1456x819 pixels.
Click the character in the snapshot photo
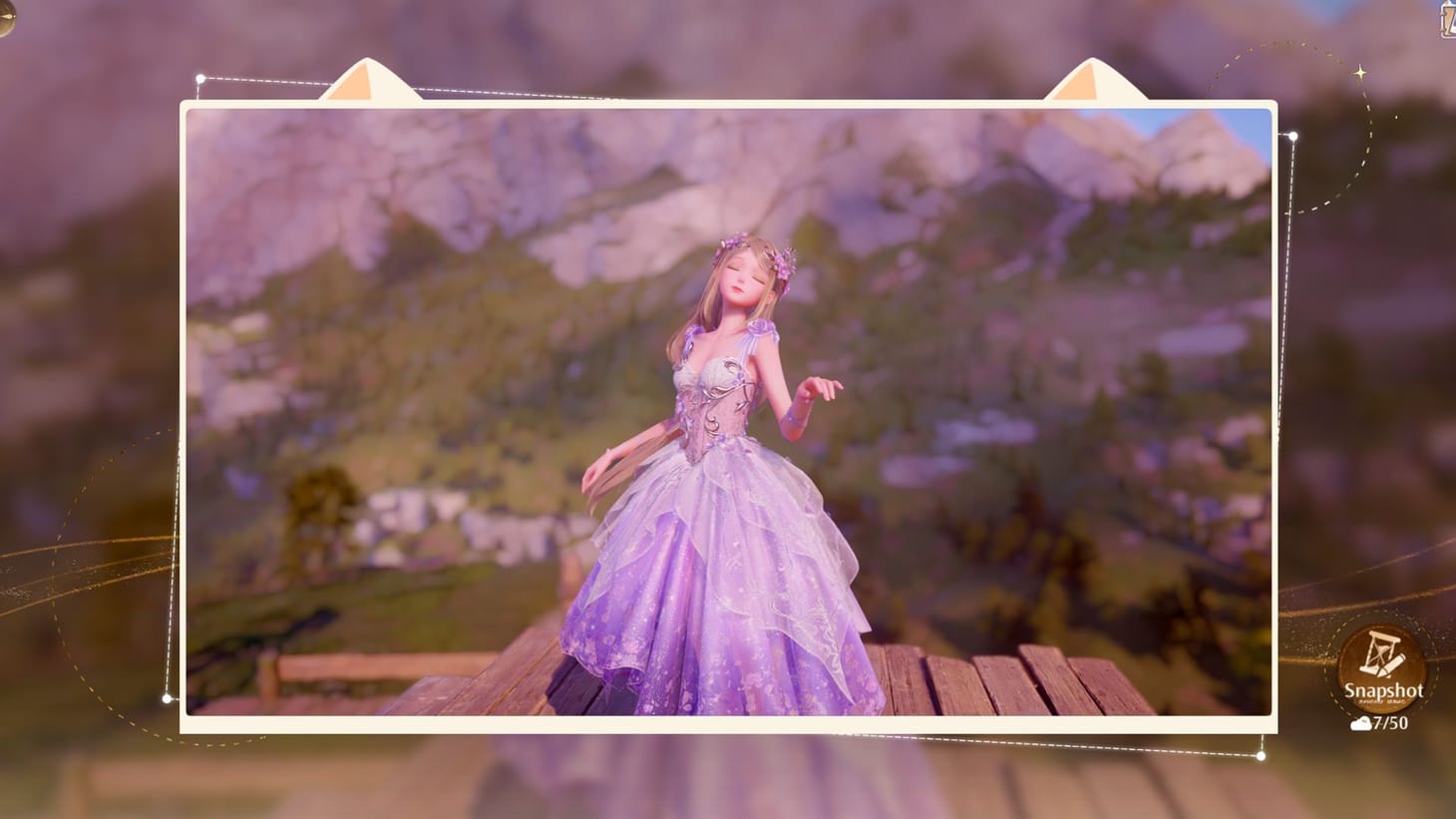[x=728, y=449]
